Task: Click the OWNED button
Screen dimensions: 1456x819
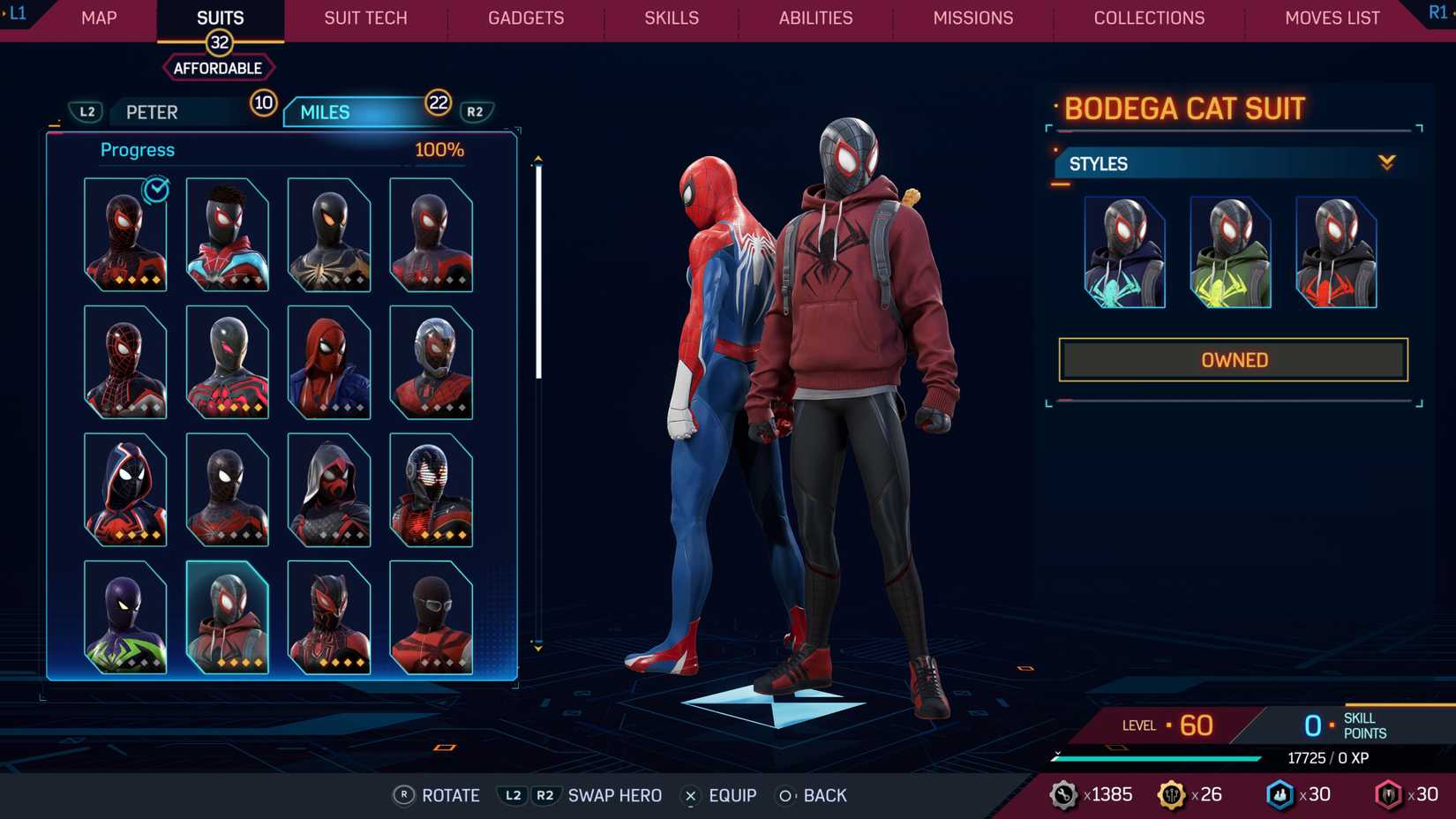Action: 1234,359
